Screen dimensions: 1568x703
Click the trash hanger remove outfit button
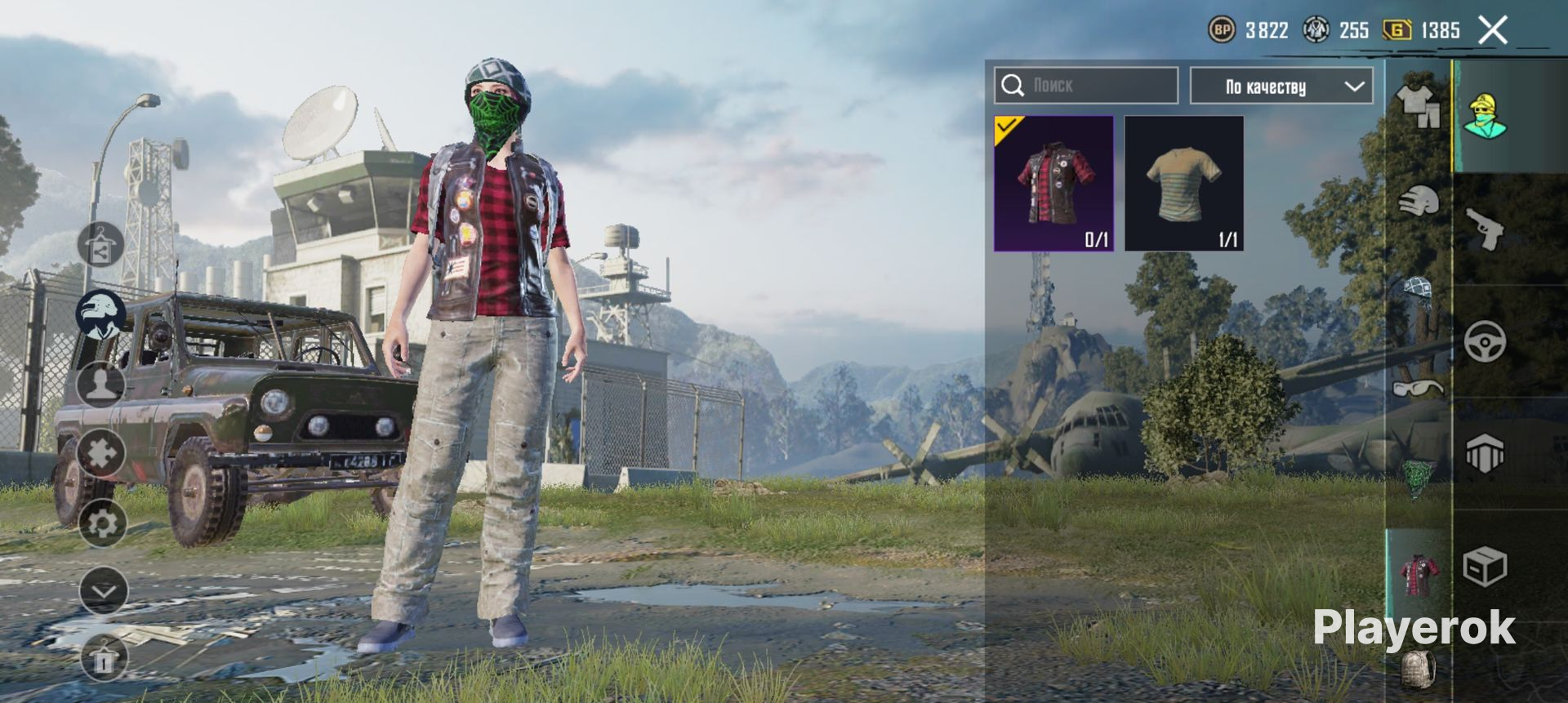point(104,657)
